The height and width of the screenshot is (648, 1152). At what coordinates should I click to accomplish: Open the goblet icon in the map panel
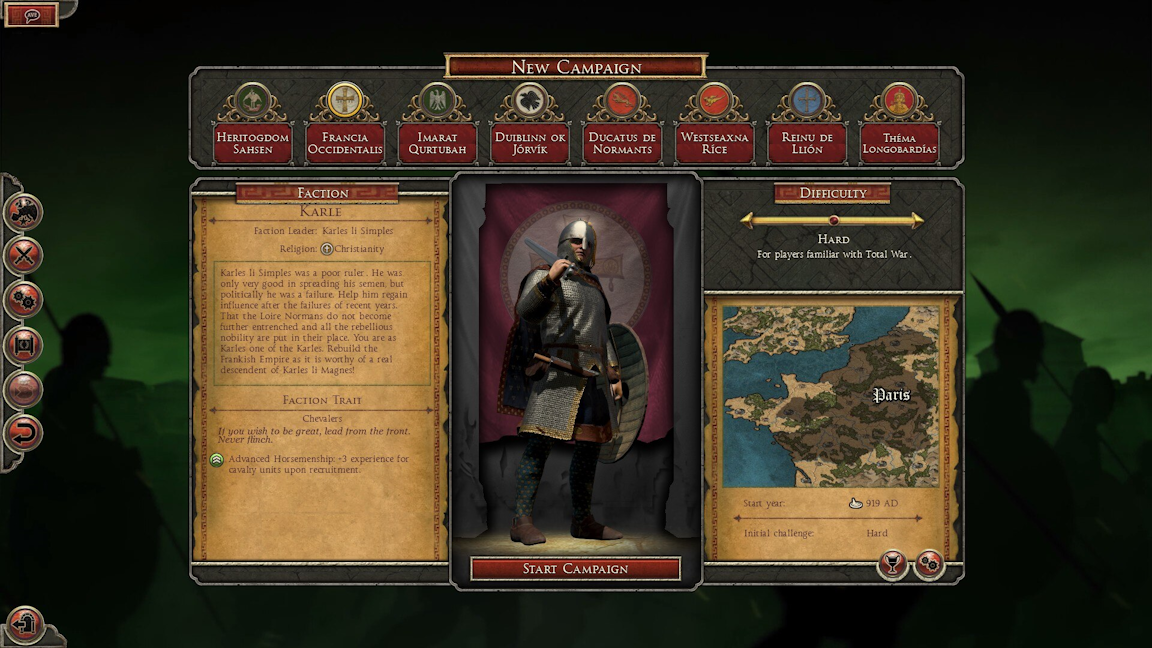(892, 565)
